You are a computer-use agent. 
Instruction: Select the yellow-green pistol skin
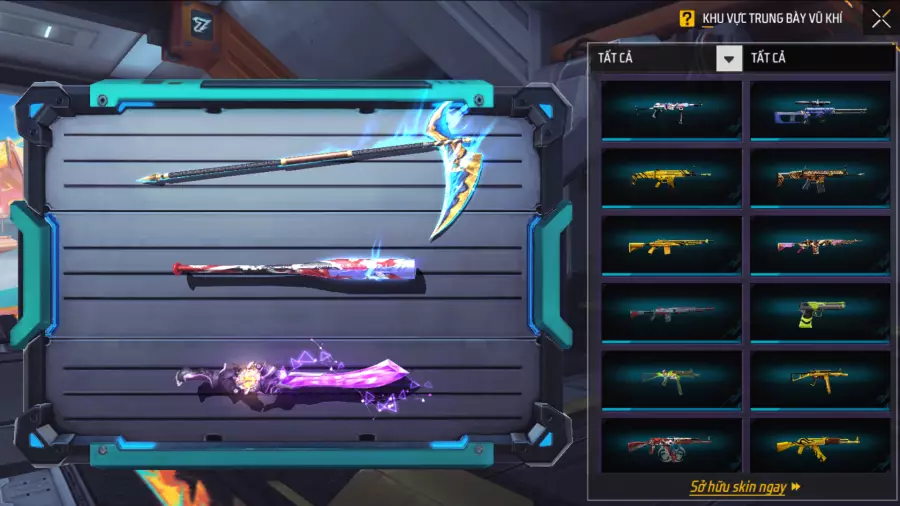coord(820,312)
